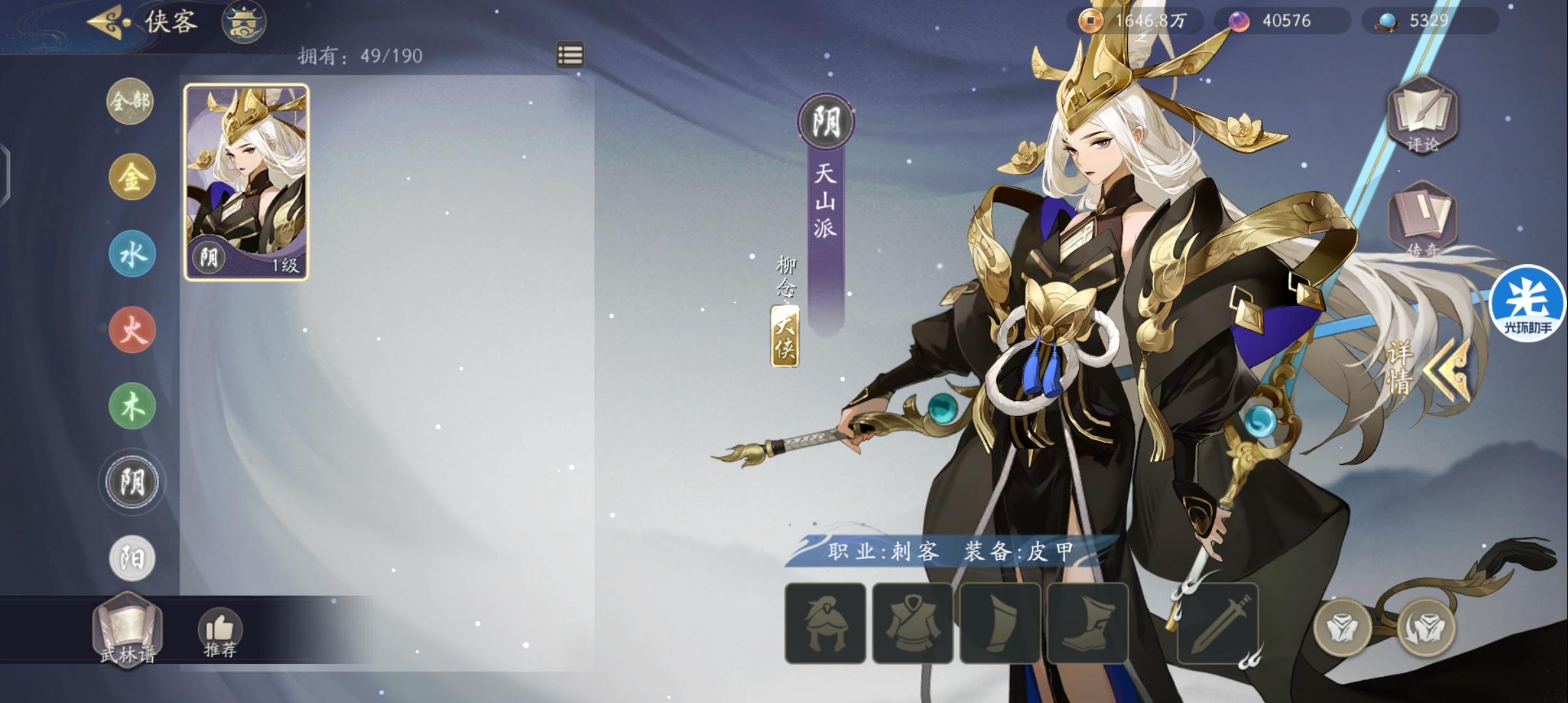Show all heroes with 全部 filter
The width and height of the screenshot is (1568, 703).
[x=130, y=101]
